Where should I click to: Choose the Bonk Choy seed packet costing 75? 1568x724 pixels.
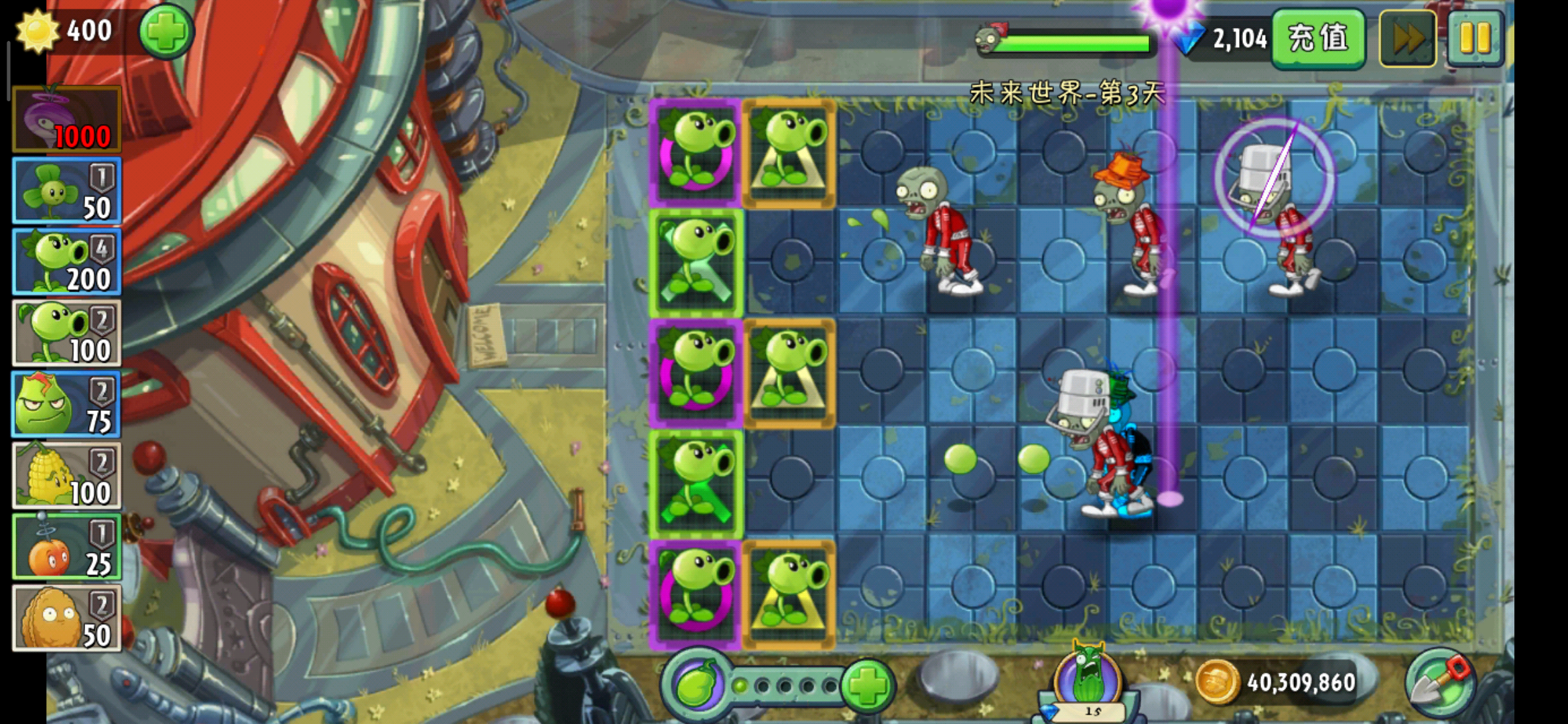point(66,404)
